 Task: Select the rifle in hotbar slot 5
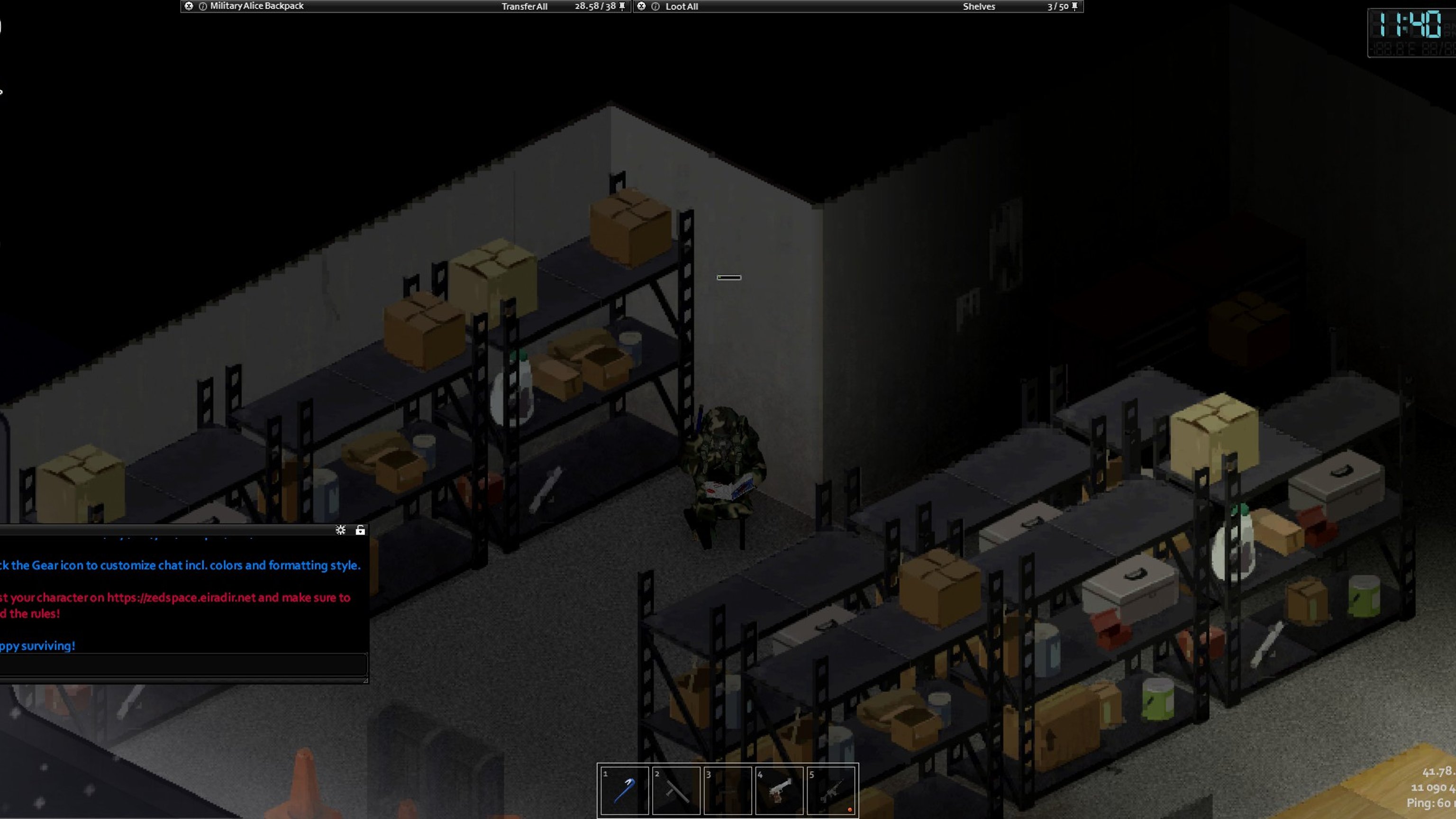(x=831, y=790)
